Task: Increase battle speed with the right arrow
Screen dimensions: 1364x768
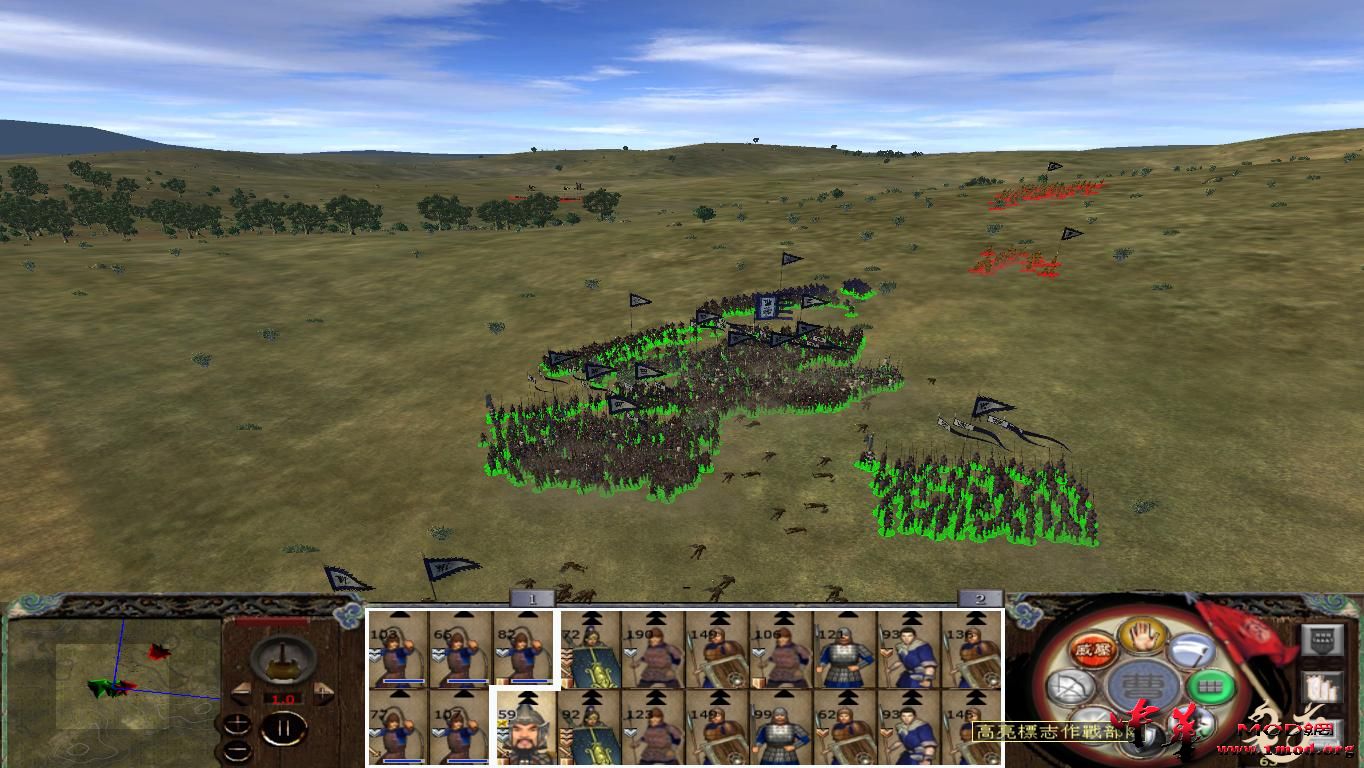Action: coord(323,692)
